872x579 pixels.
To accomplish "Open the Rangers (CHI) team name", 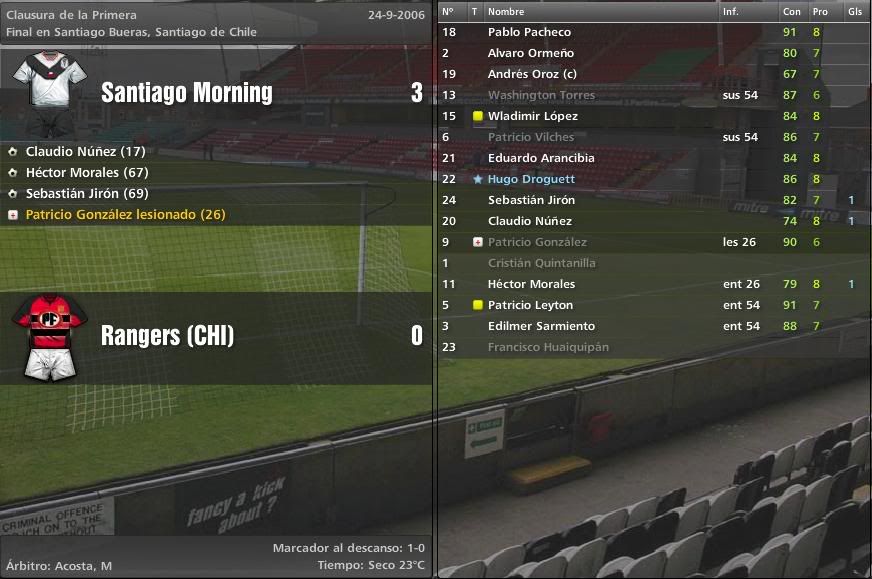I will (x=167, y=336).
